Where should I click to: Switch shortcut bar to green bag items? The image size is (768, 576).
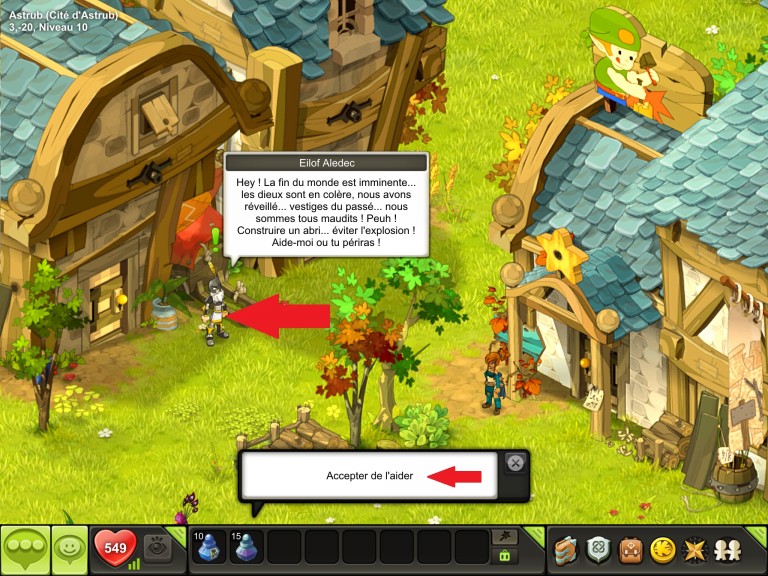click(506, 556)
